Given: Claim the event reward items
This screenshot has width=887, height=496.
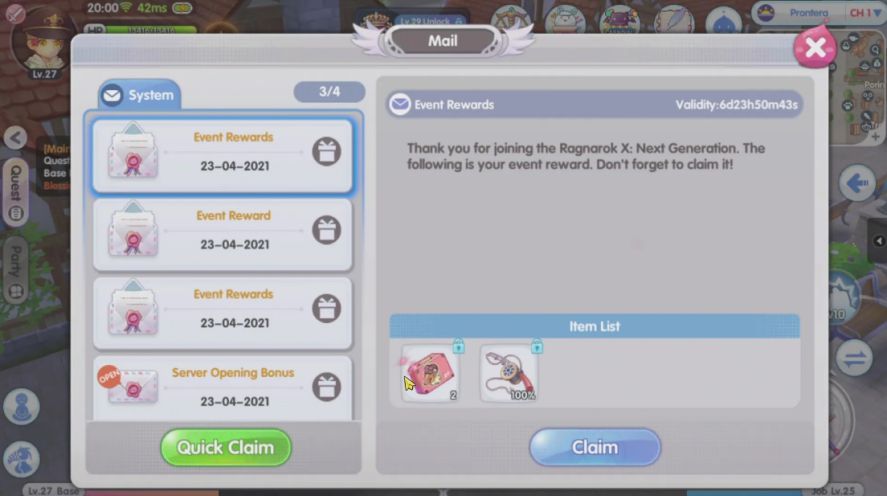Looking at the screenshot, I should click(594, 447).
